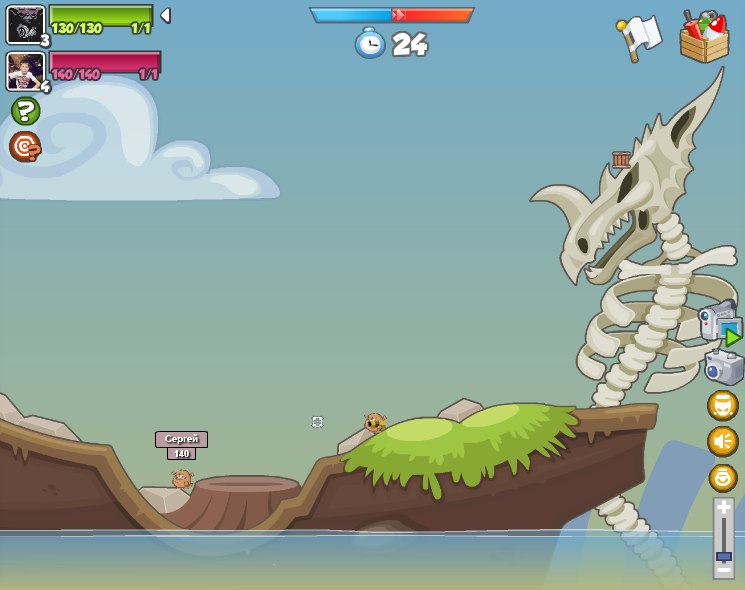Select the green team player avatar
Image resolution: width=745 pixels, height=590 pixels.
tap(25, 24)
